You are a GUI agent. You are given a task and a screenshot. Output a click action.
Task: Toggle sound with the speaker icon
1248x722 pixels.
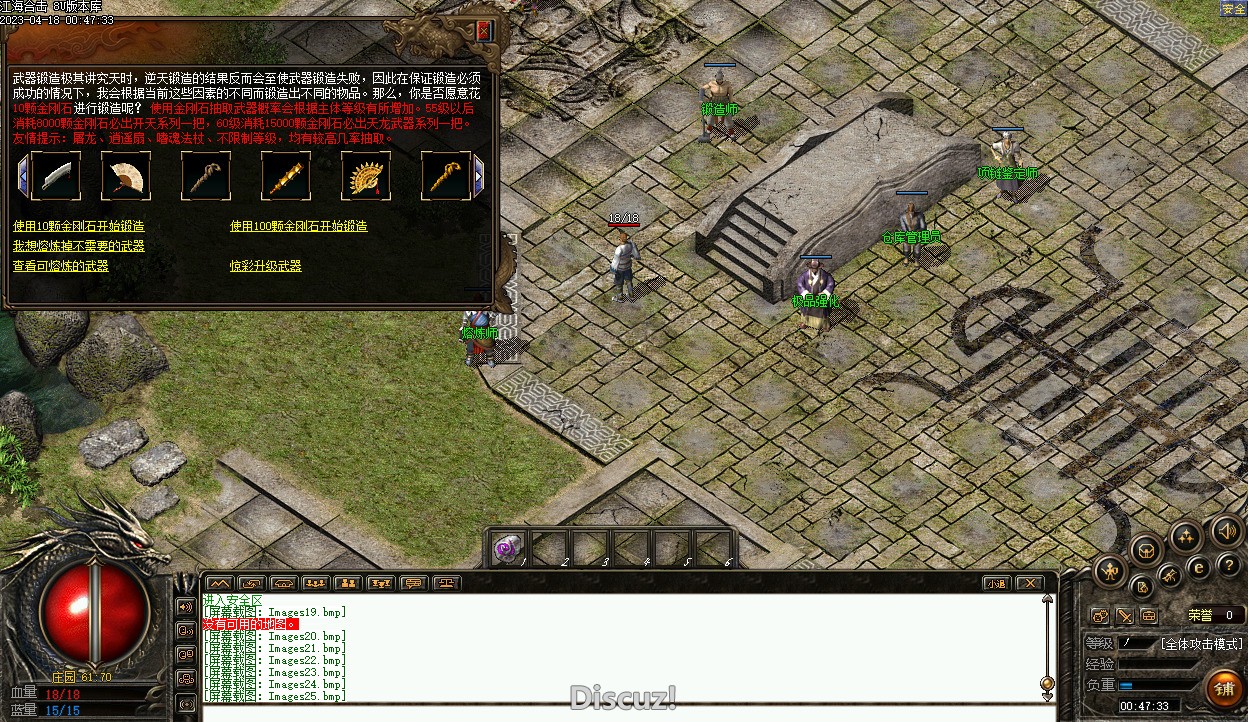(x=1226, y=531)
